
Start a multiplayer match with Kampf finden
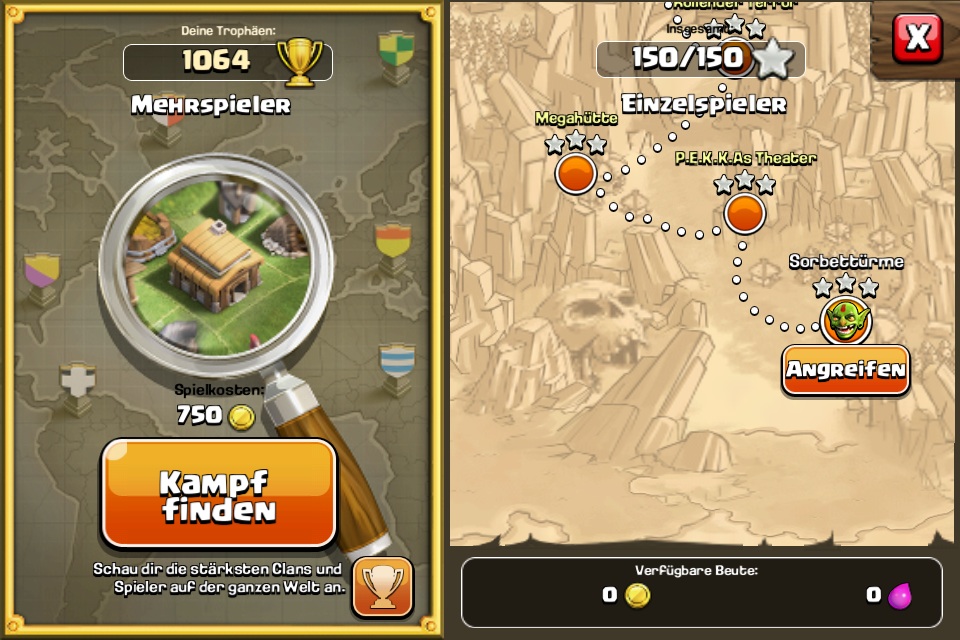point(219,494)
